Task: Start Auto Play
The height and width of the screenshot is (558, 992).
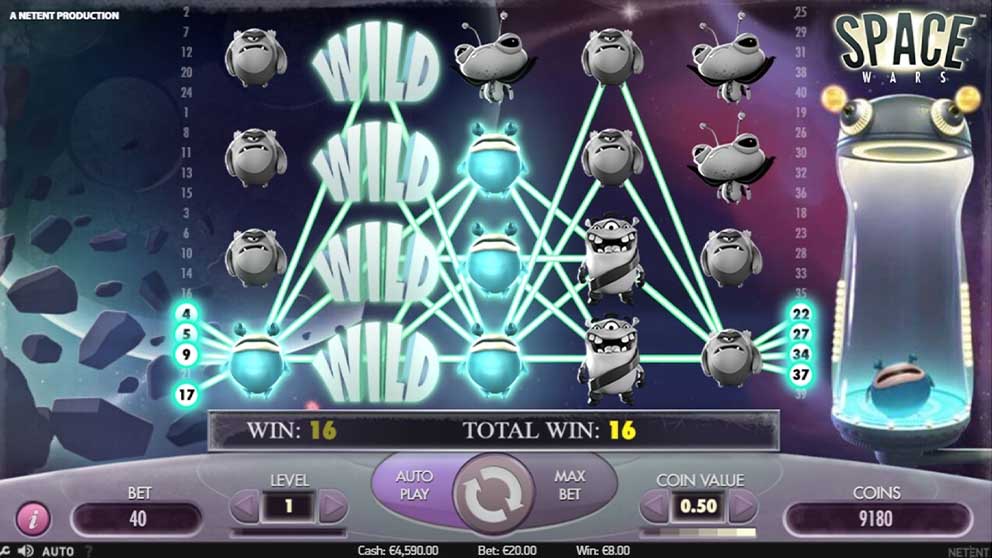Action: click(x=413, y=485)
